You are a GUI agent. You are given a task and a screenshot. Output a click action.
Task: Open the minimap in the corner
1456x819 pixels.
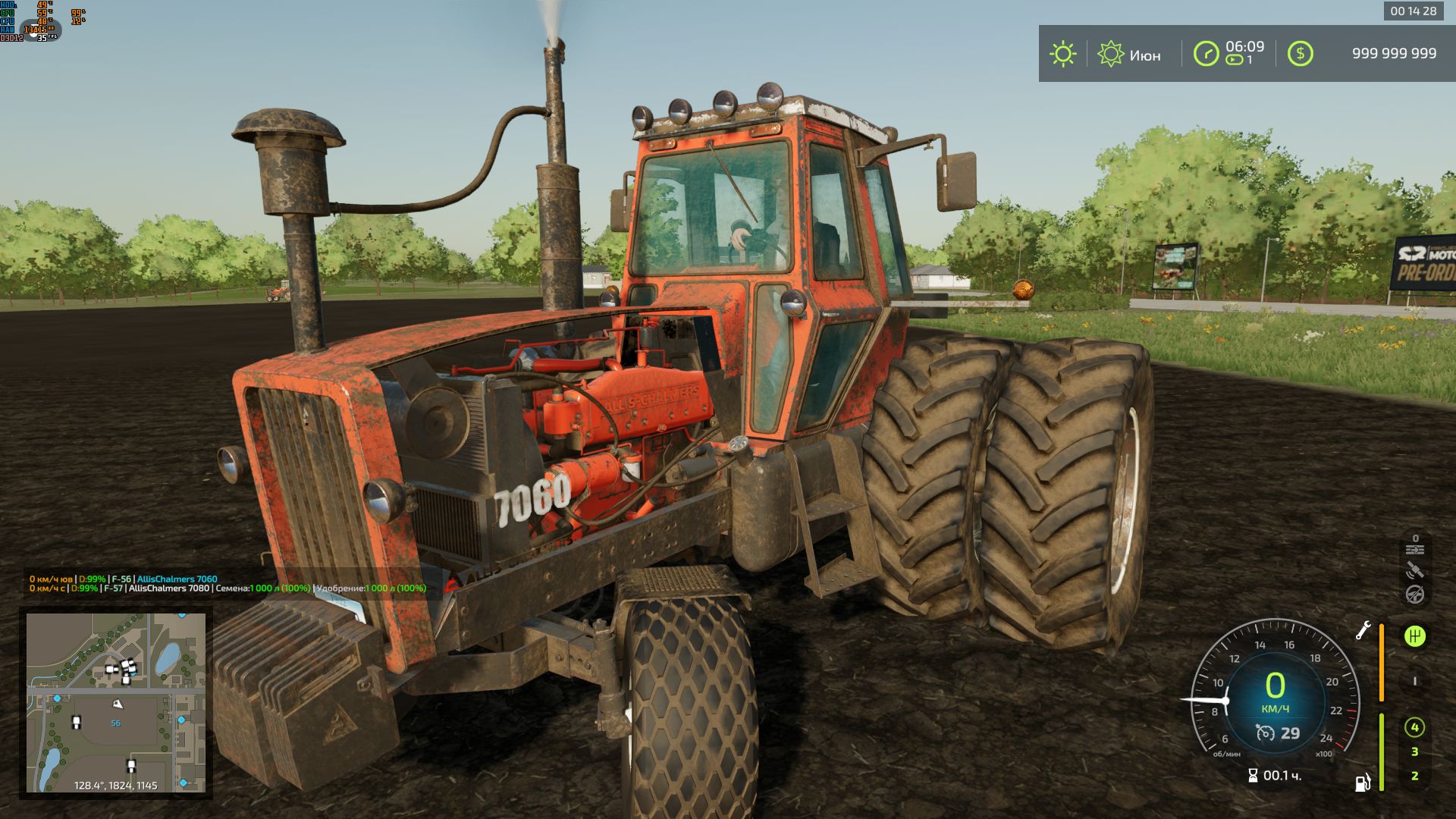116,702
